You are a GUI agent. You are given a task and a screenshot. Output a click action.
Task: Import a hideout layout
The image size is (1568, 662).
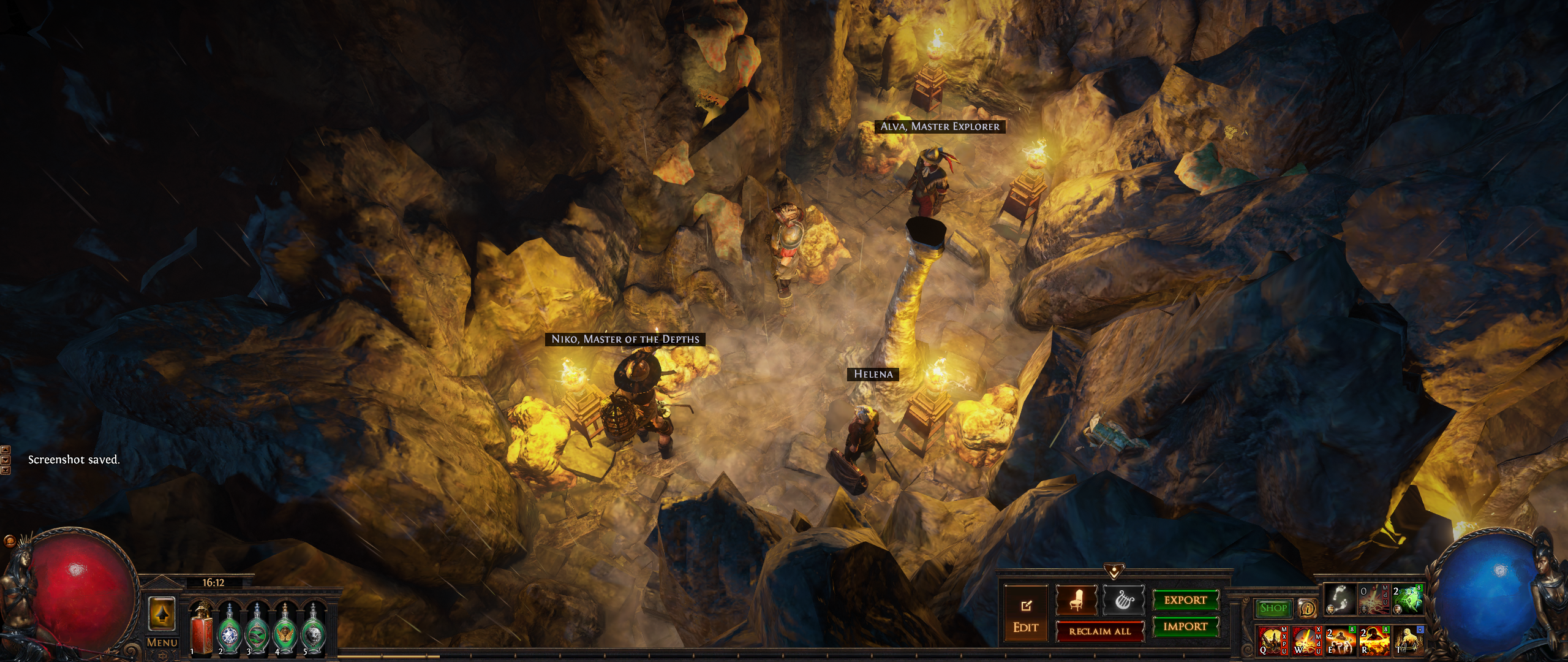pos(1185,626)
